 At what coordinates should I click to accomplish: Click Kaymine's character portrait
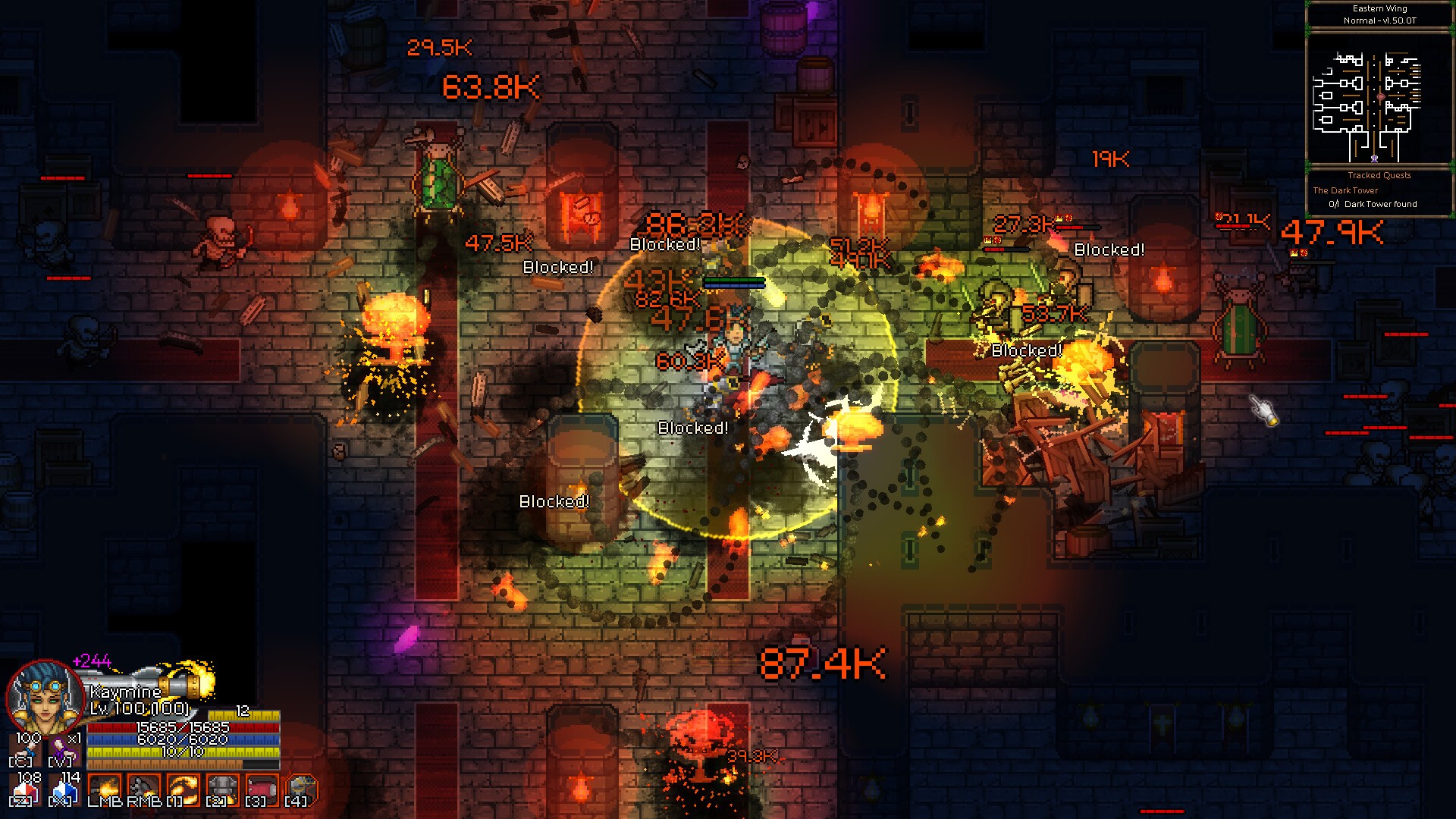click(44, 696)
